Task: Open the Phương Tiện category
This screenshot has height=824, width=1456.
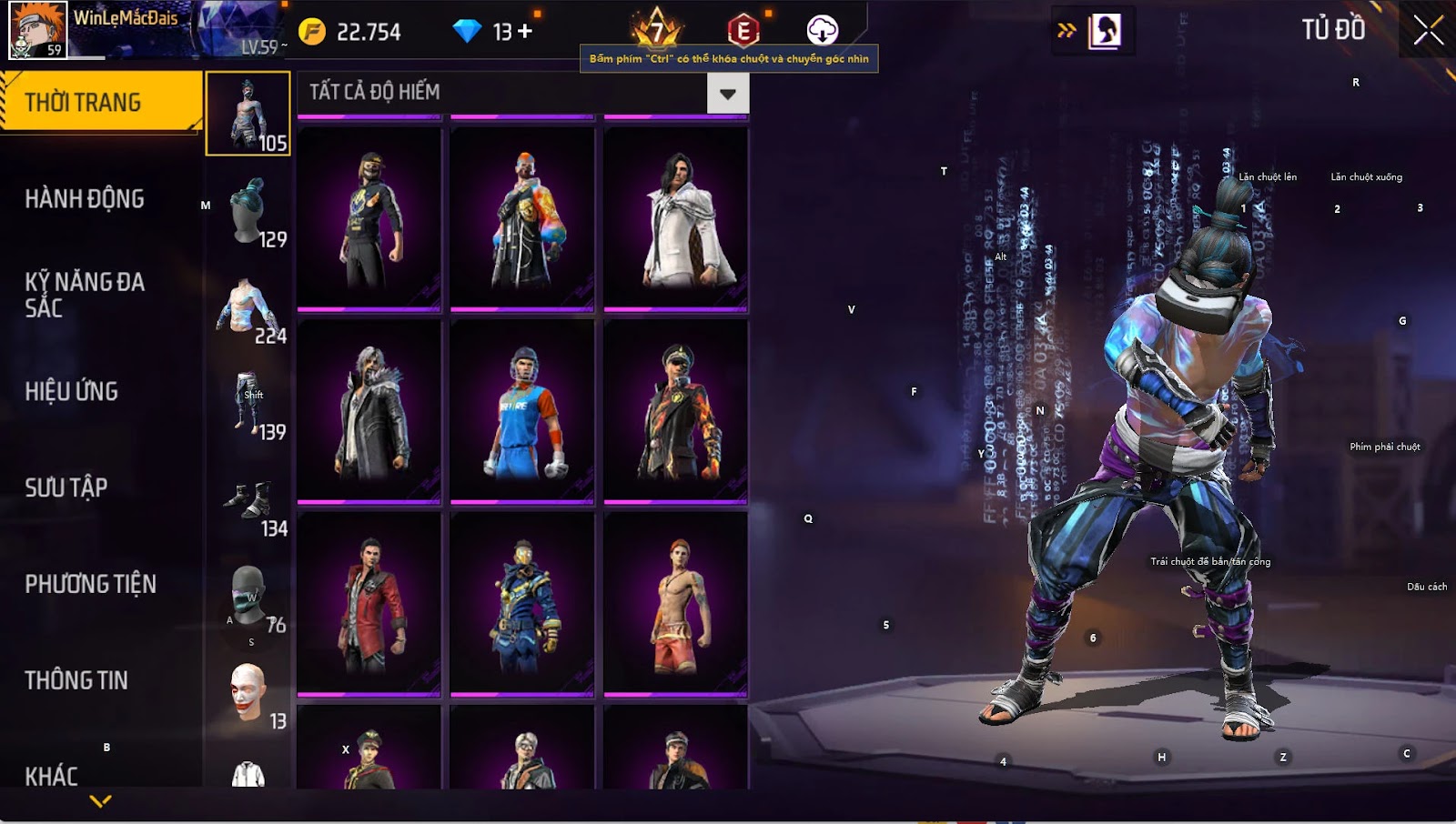Action: point(91,584)
